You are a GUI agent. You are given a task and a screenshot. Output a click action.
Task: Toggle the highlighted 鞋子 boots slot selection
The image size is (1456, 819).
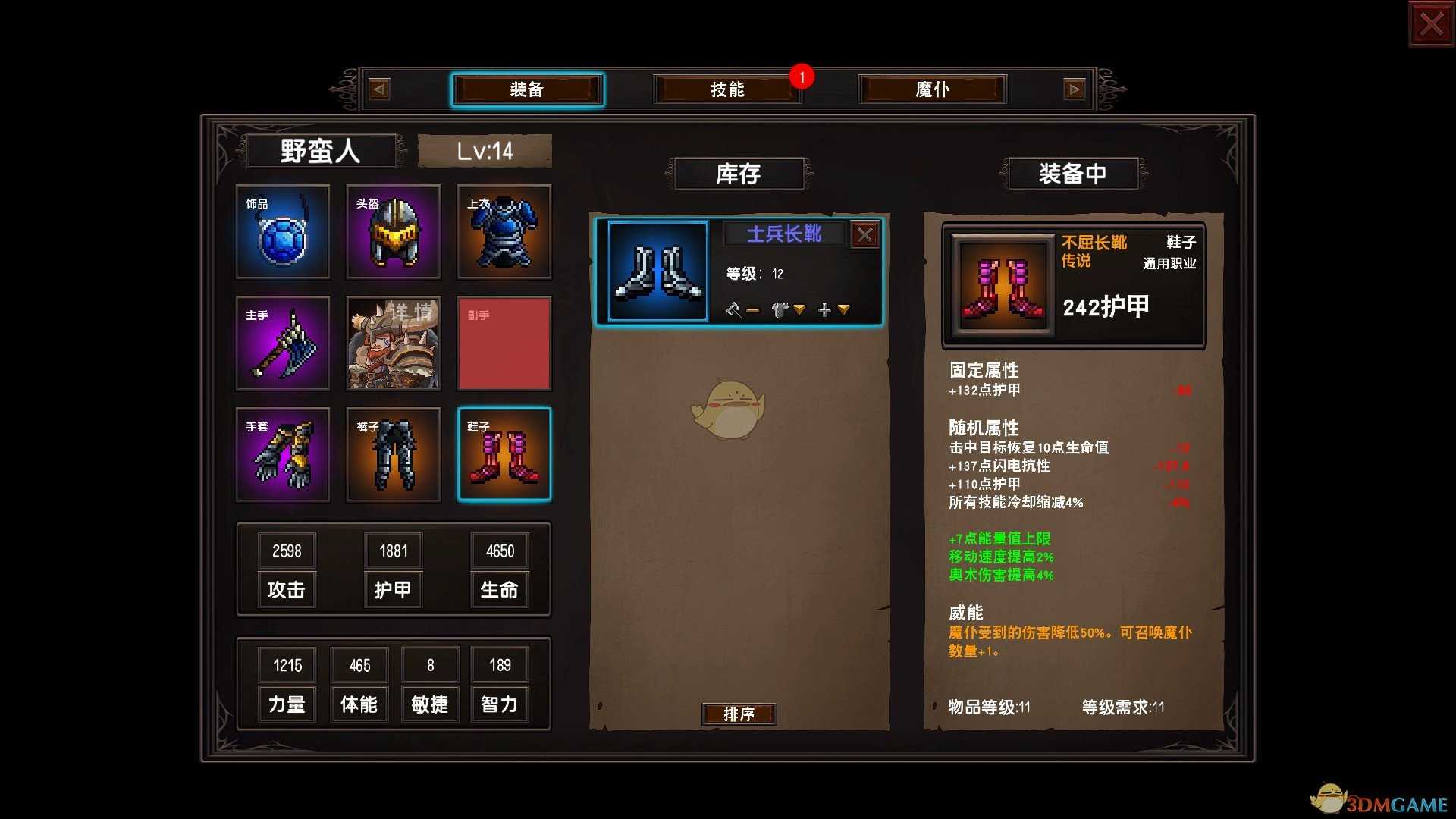tap(504, 454)
